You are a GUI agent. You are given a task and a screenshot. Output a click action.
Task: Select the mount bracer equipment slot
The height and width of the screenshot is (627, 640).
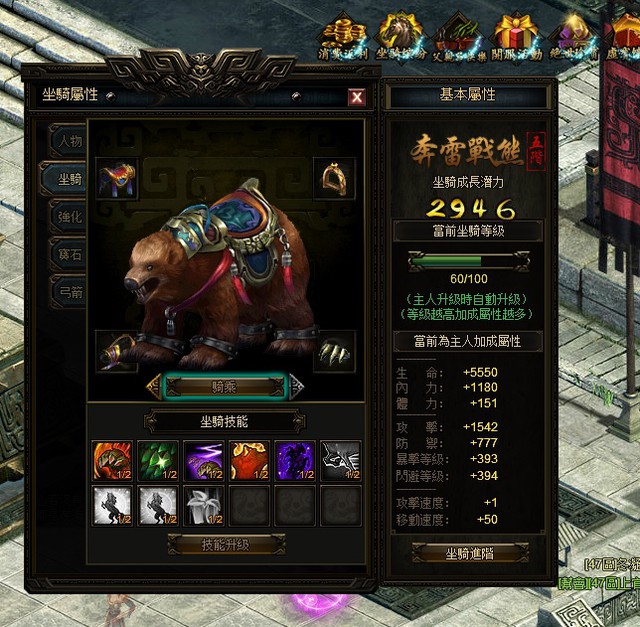[x=117, y=352]
